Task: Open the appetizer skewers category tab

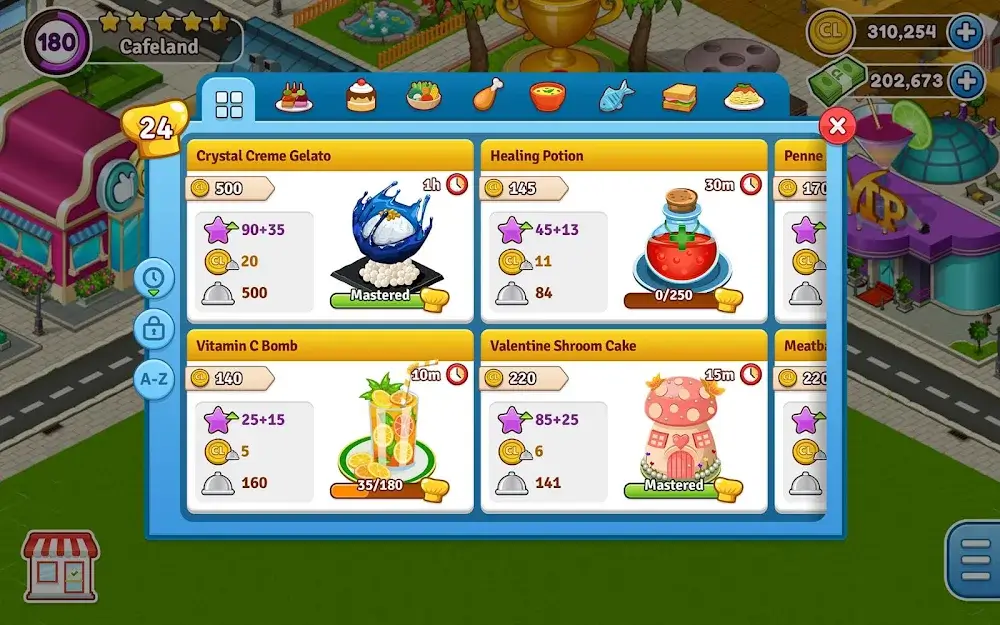Action: pos(294,97)
